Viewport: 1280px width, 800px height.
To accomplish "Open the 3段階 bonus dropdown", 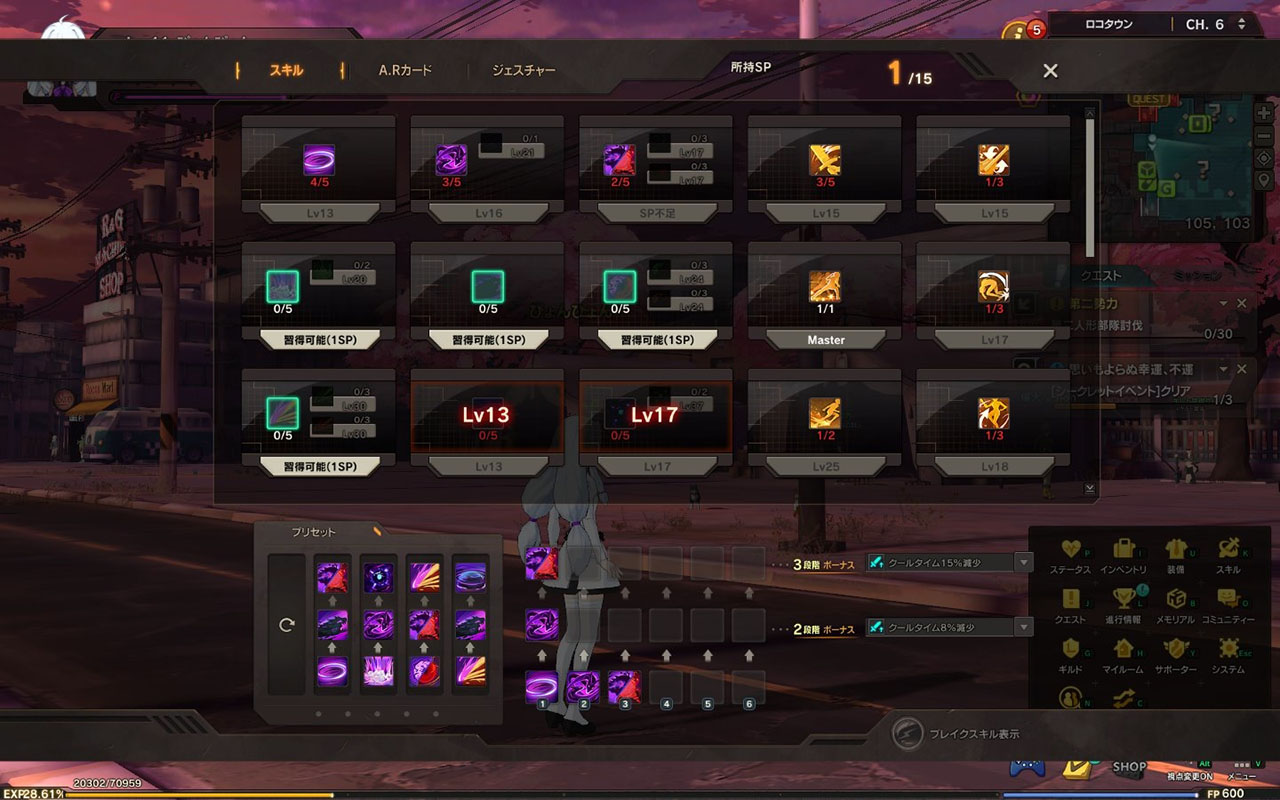I will pyautogui.click(x=1023, y=563).
